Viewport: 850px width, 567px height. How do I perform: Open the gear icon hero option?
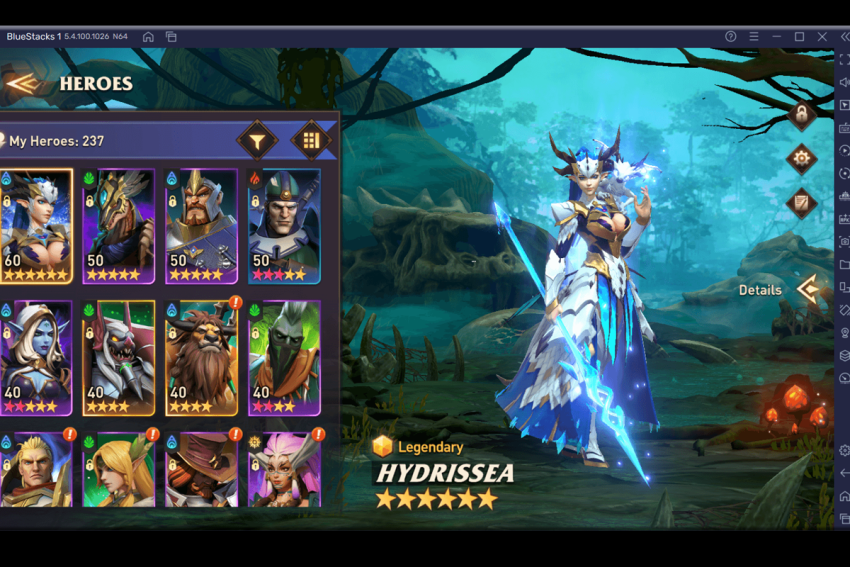(x=801, y=158)
